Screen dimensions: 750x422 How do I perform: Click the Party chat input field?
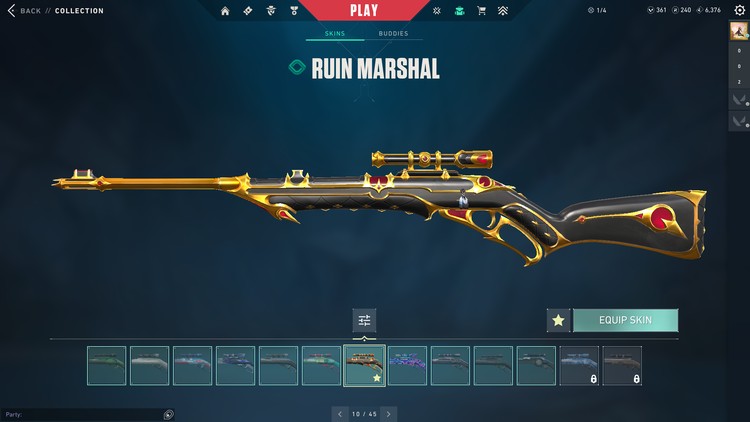point(85,414)
